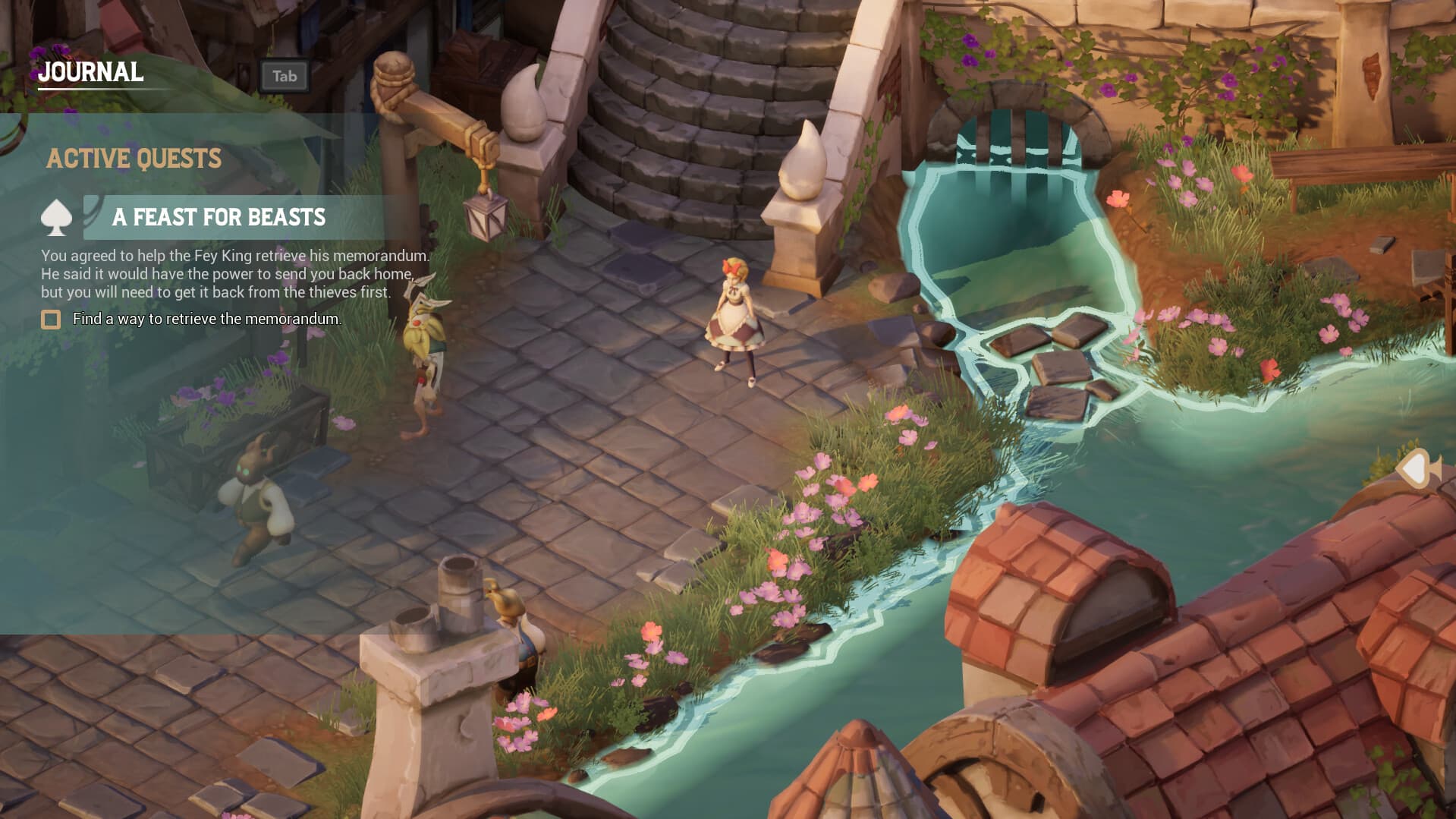Viewport: 1456px width, 819px height.
Task: Click the Tab key hint next to Journal
Action: click(x=284, y=77)
